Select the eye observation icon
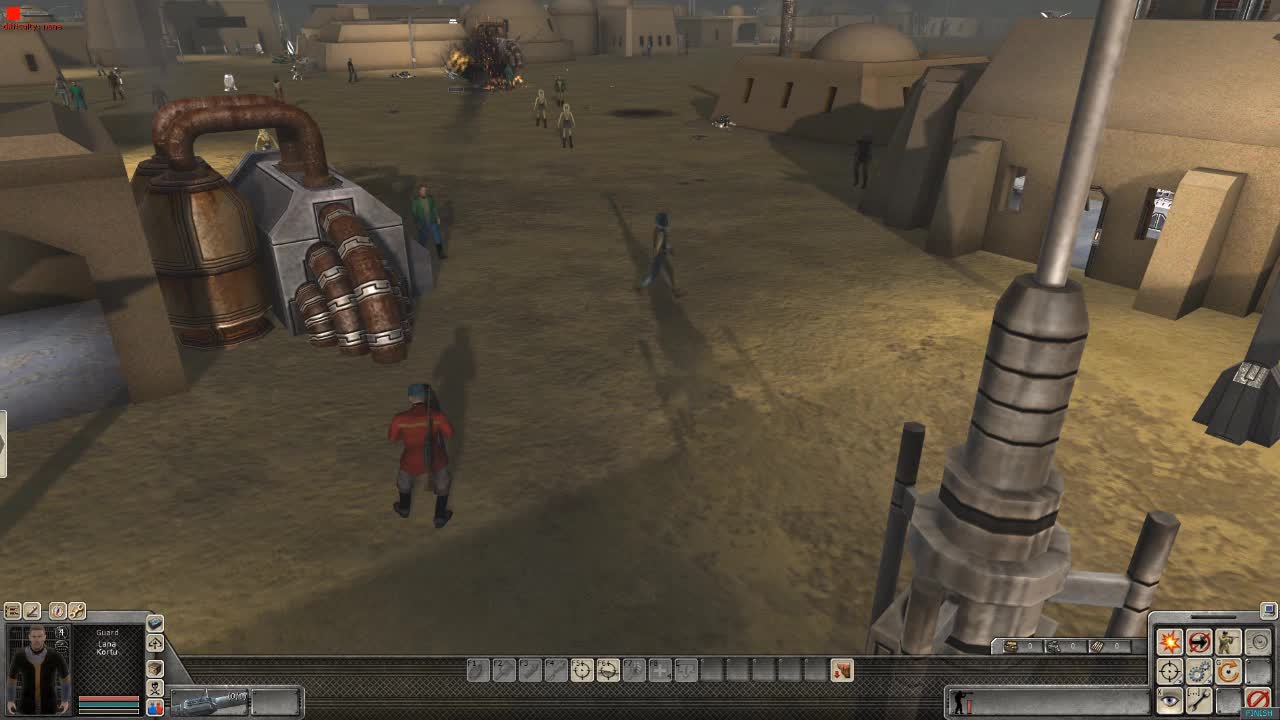 (x=1169, y=700)
